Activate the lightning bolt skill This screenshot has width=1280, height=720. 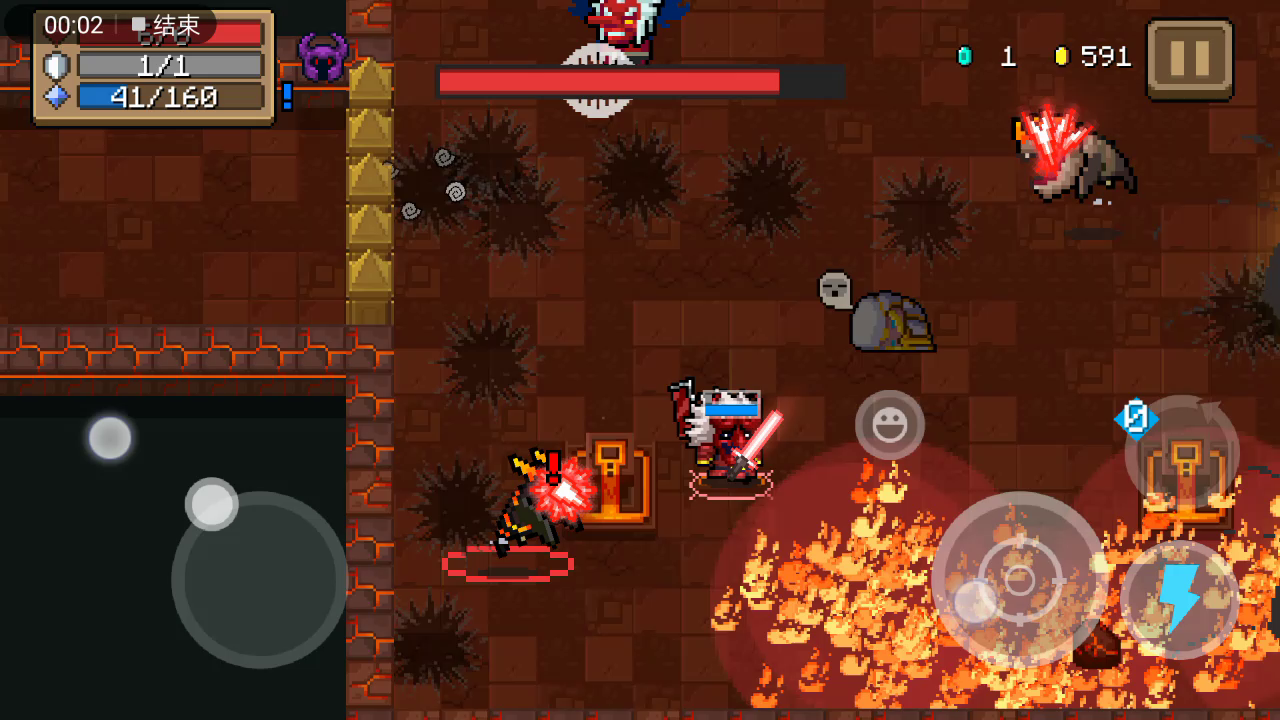tap(1179, 599)
